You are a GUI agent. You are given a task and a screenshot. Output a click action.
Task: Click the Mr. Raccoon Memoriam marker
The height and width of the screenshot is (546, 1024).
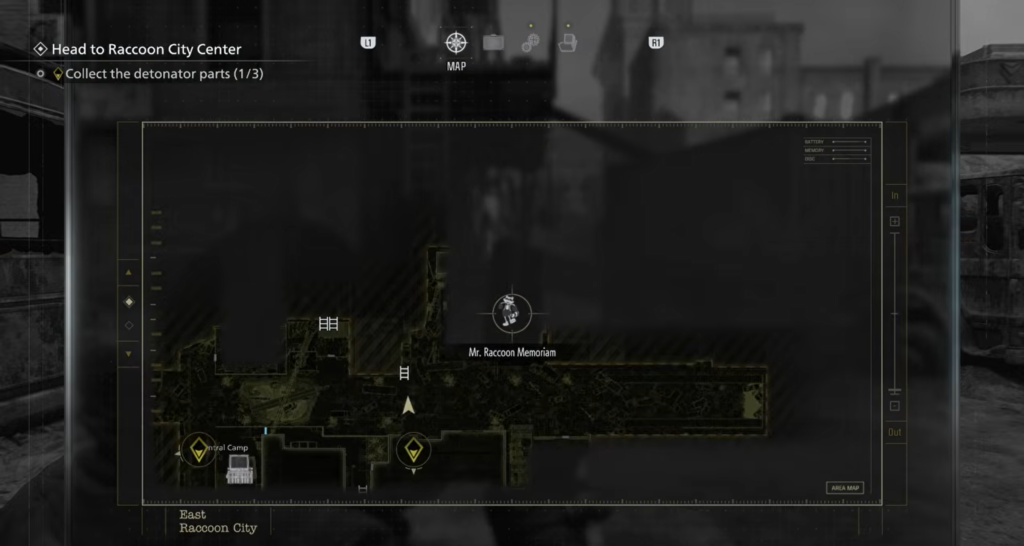pos(512,314)
